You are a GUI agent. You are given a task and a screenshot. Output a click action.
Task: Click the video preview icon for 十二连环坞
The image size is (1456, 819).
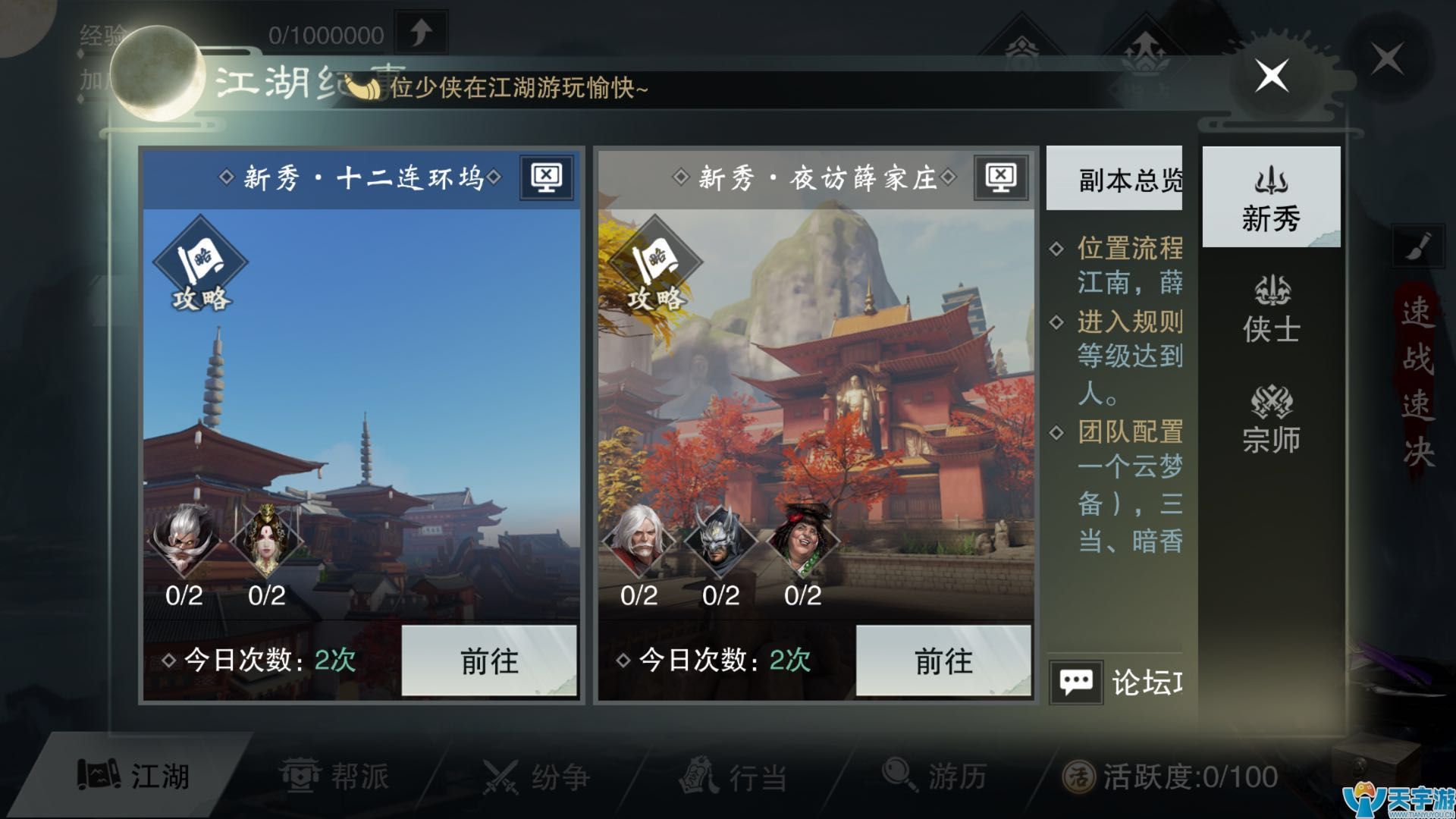click(x=544, y=176)
